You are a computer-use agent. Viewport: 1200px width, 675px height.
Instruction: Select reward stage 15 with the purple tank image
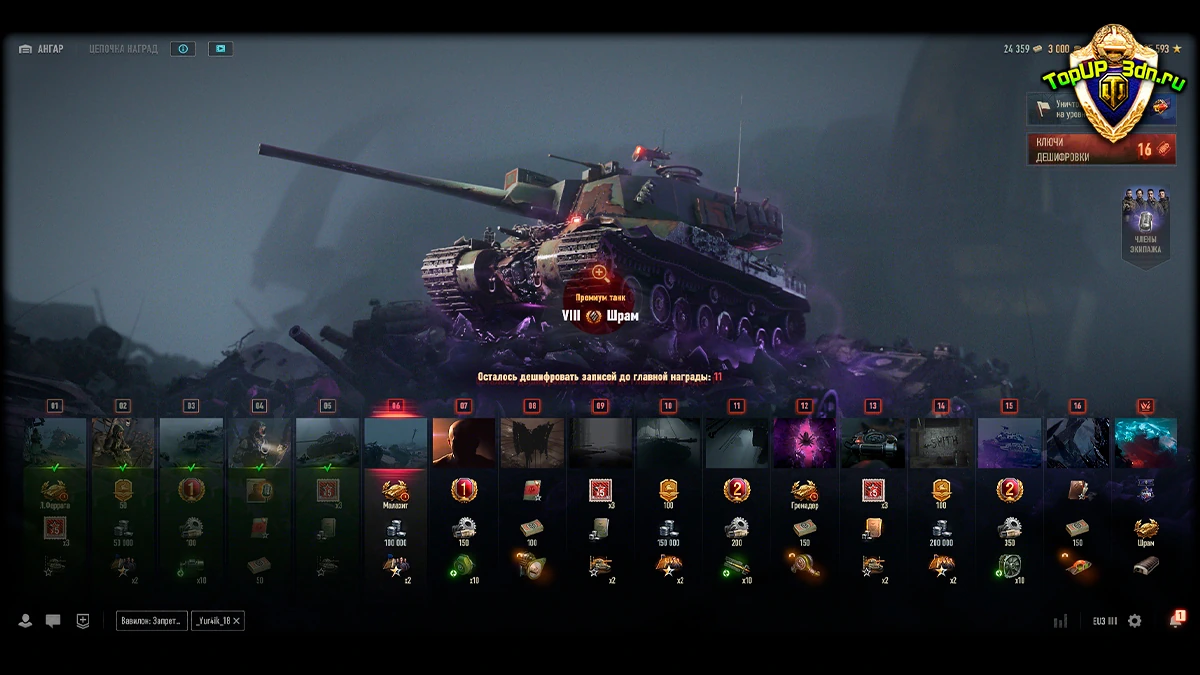point(1009,442)
